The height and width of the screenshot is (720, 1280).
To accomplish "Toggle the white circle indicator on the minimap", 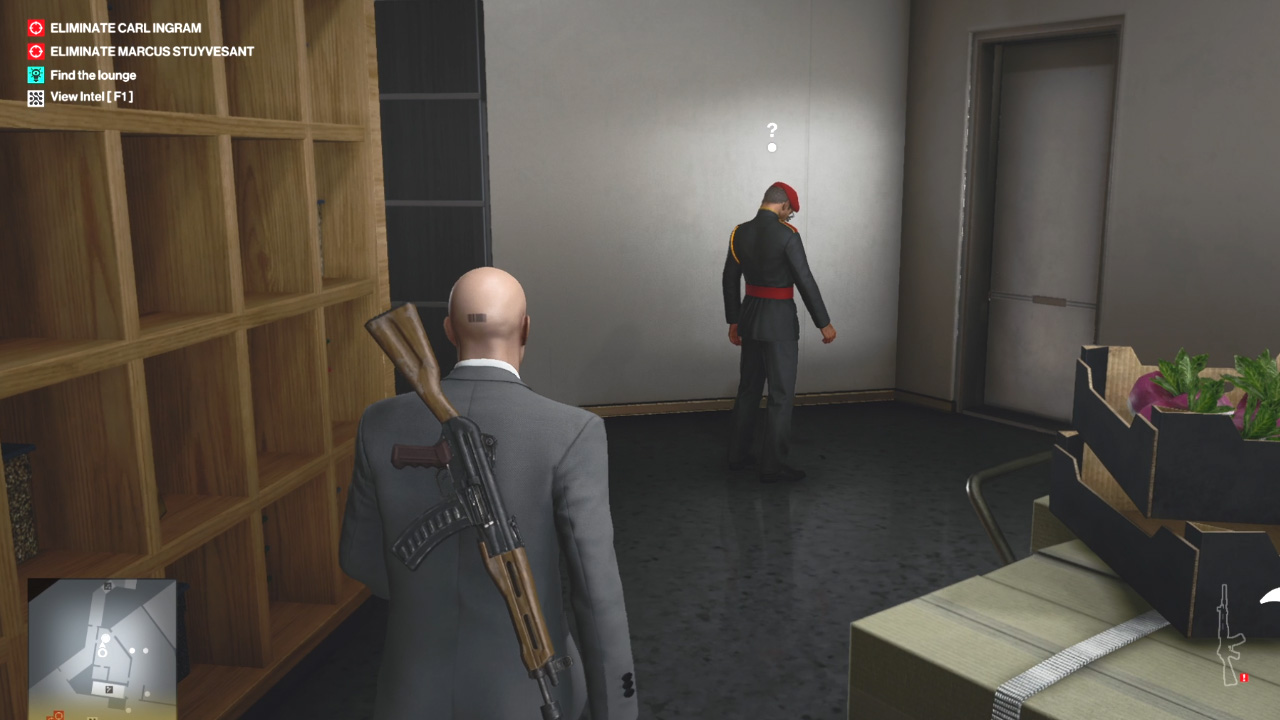I will coord(103,652).
